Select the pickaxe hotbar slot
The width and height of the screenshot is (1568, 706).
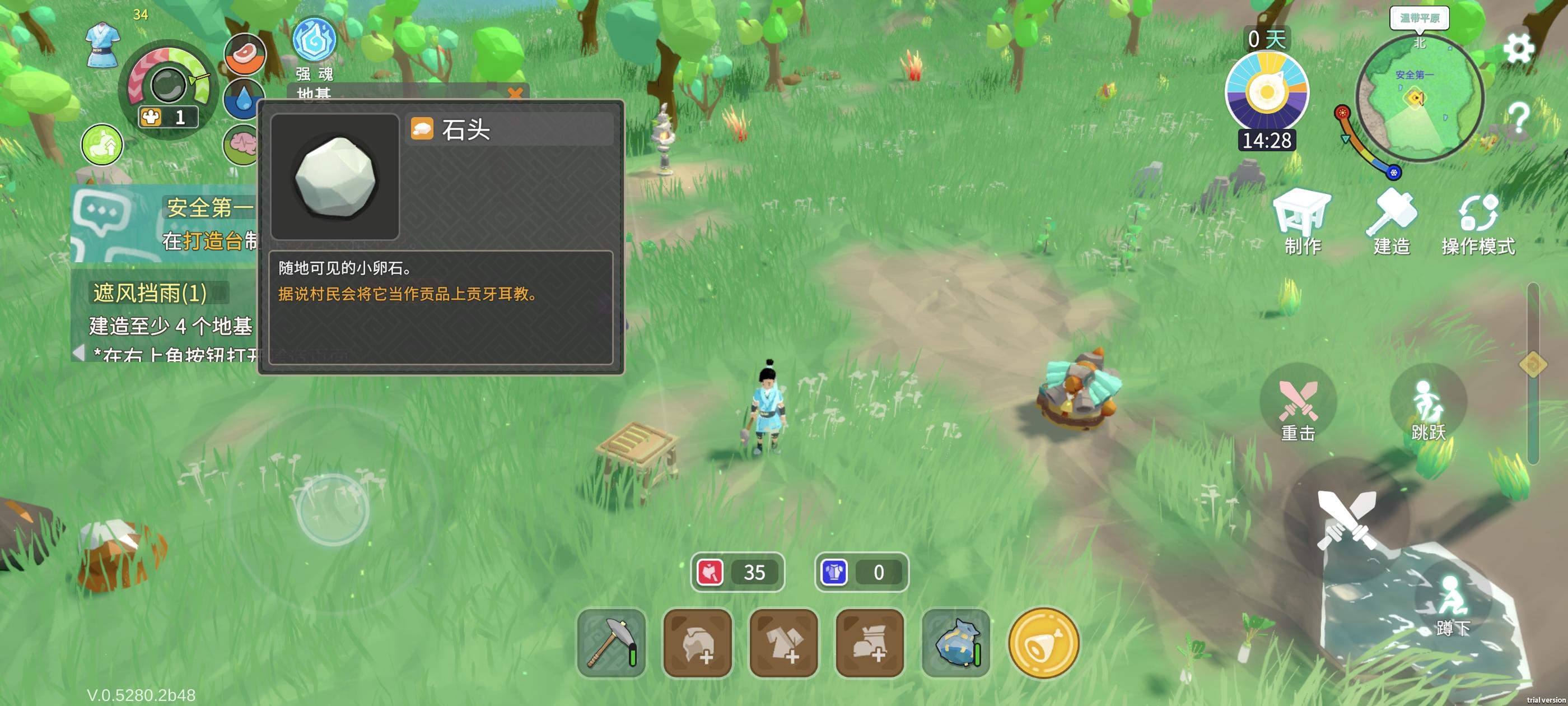pyautogui.click(x=611, y=643)
